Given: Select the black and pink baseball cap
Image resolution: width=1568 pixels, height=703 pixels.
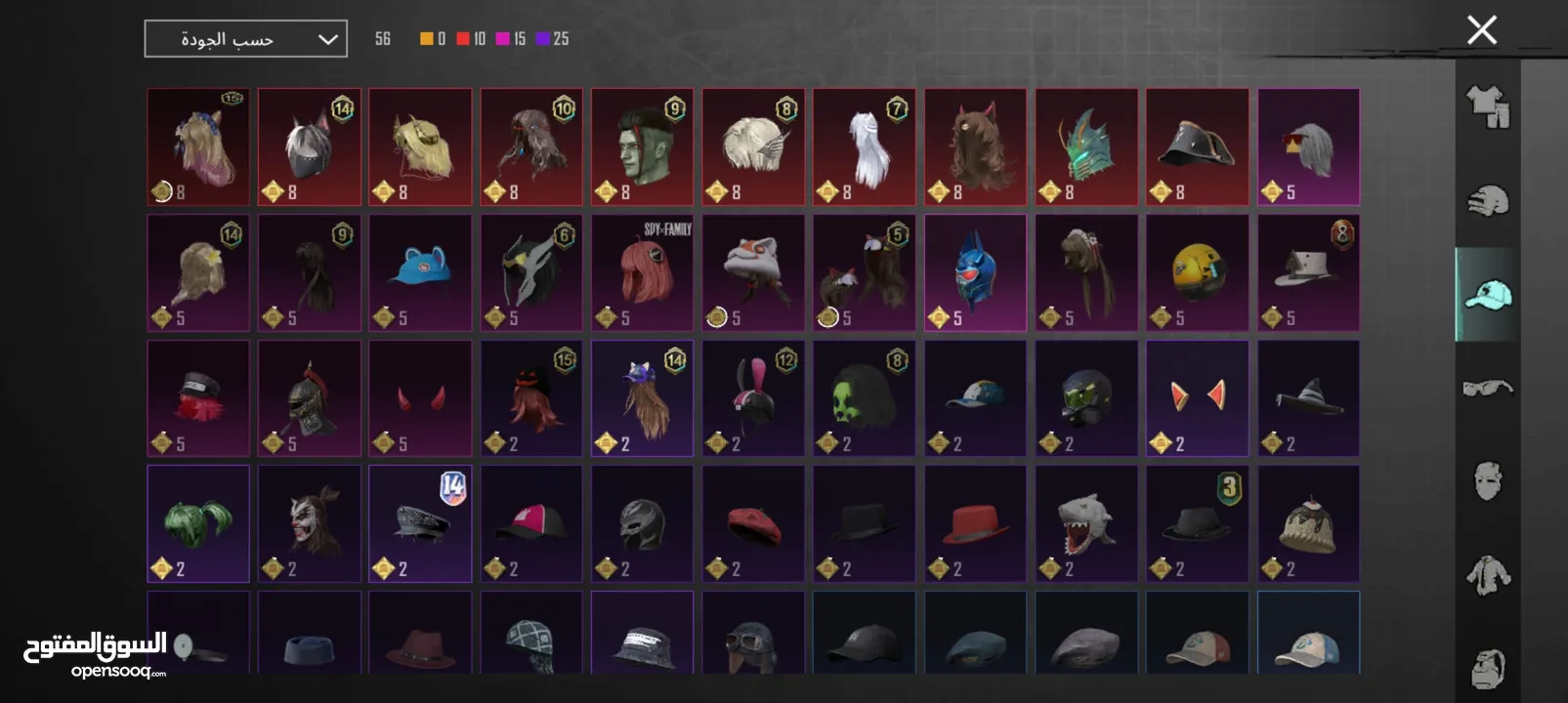Looking at the screenshot, I should pos(531,523).
